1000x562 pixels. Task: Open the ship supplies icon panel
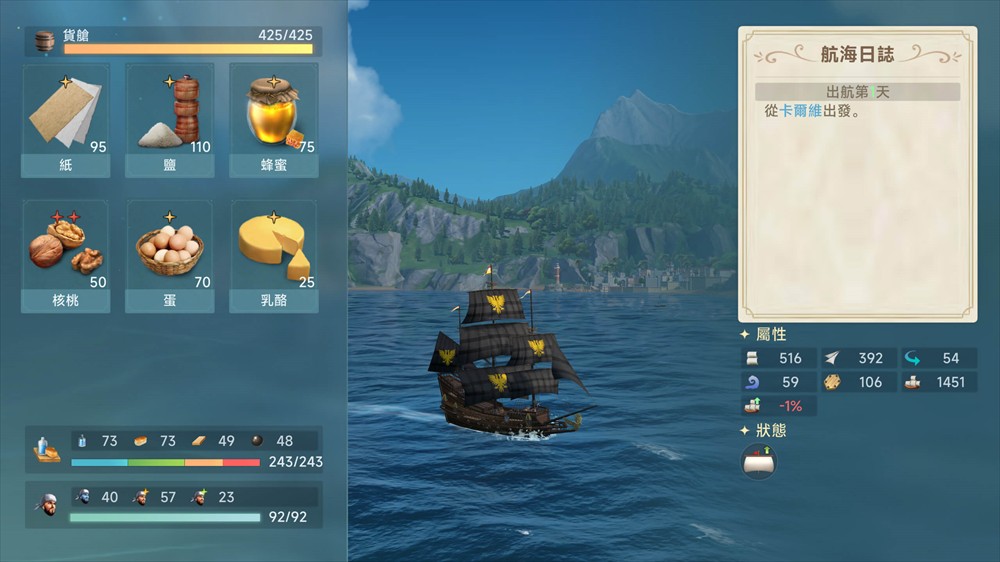coord(46,450)
